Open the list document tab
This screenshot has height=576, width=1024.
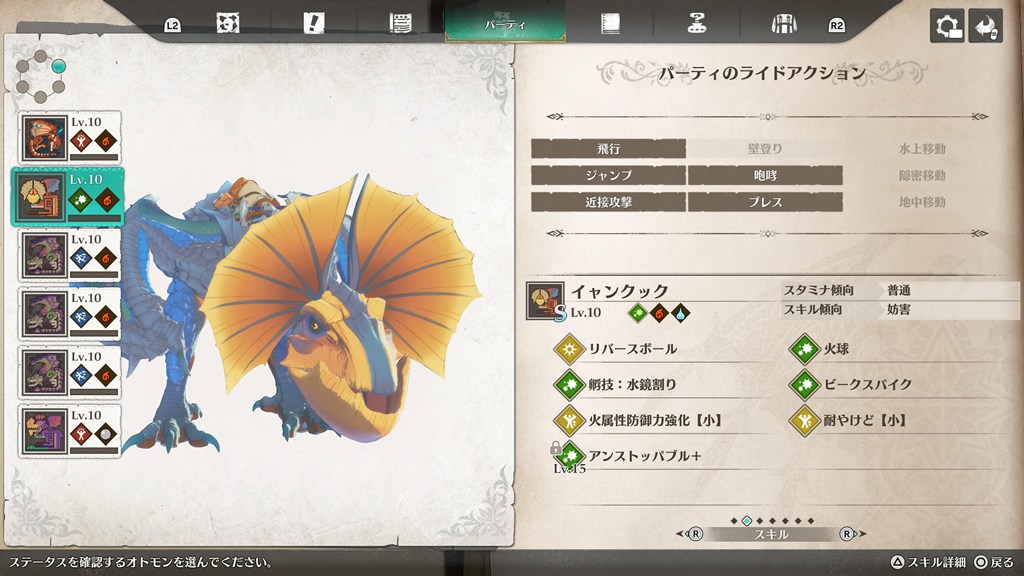pos(402,24)
